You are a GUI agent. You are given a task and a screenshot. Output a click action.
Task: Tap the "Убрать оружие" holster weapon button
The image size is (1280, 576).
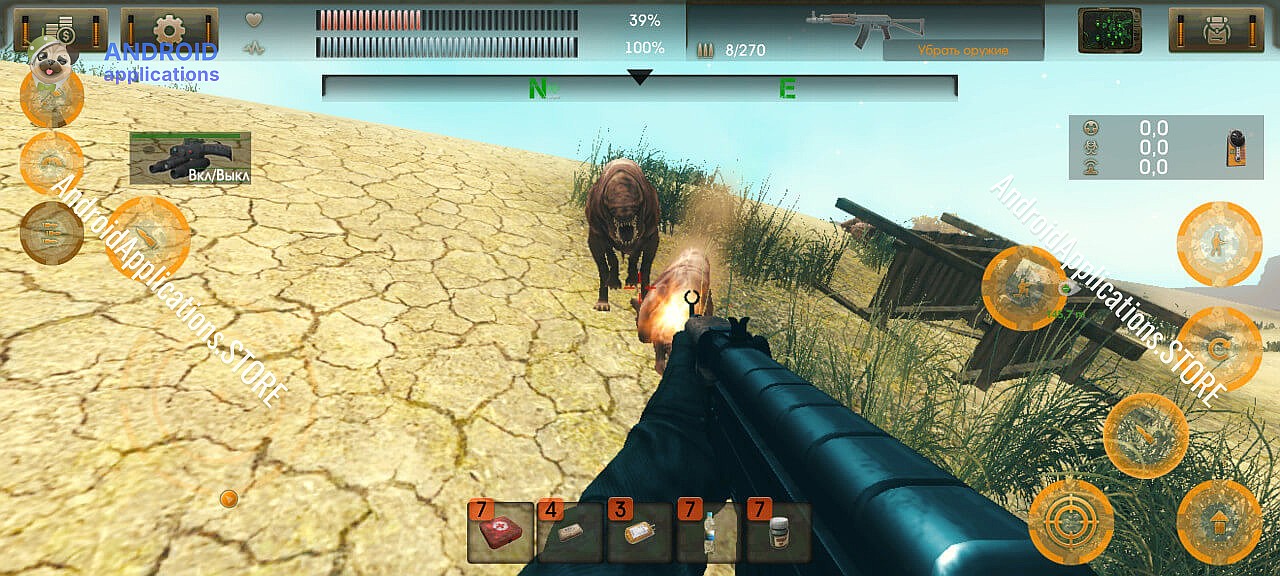[x=962, y=50]
